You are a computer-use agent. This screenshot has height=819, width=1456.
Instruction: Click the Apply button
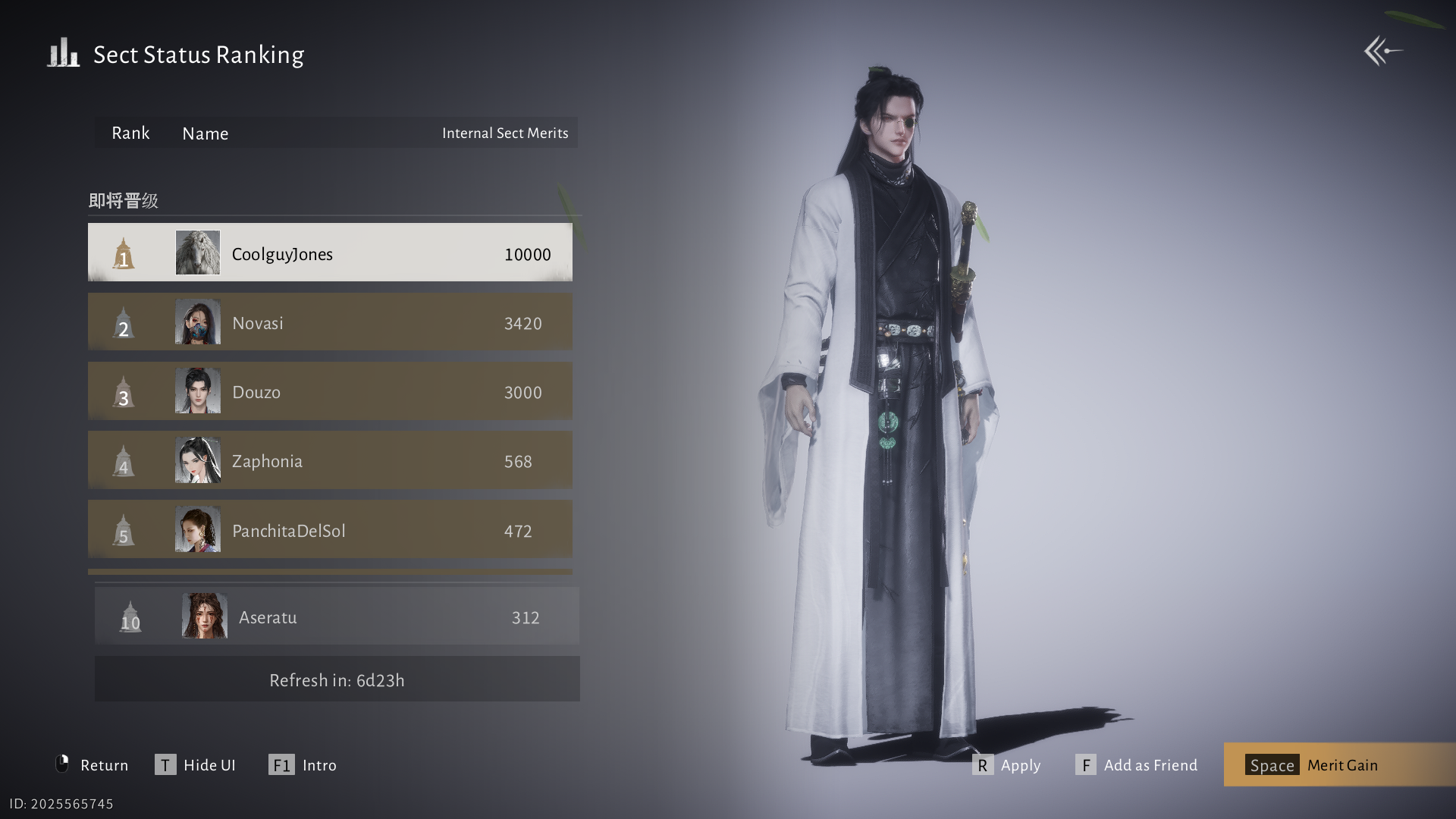click(x=1006, y=764)
